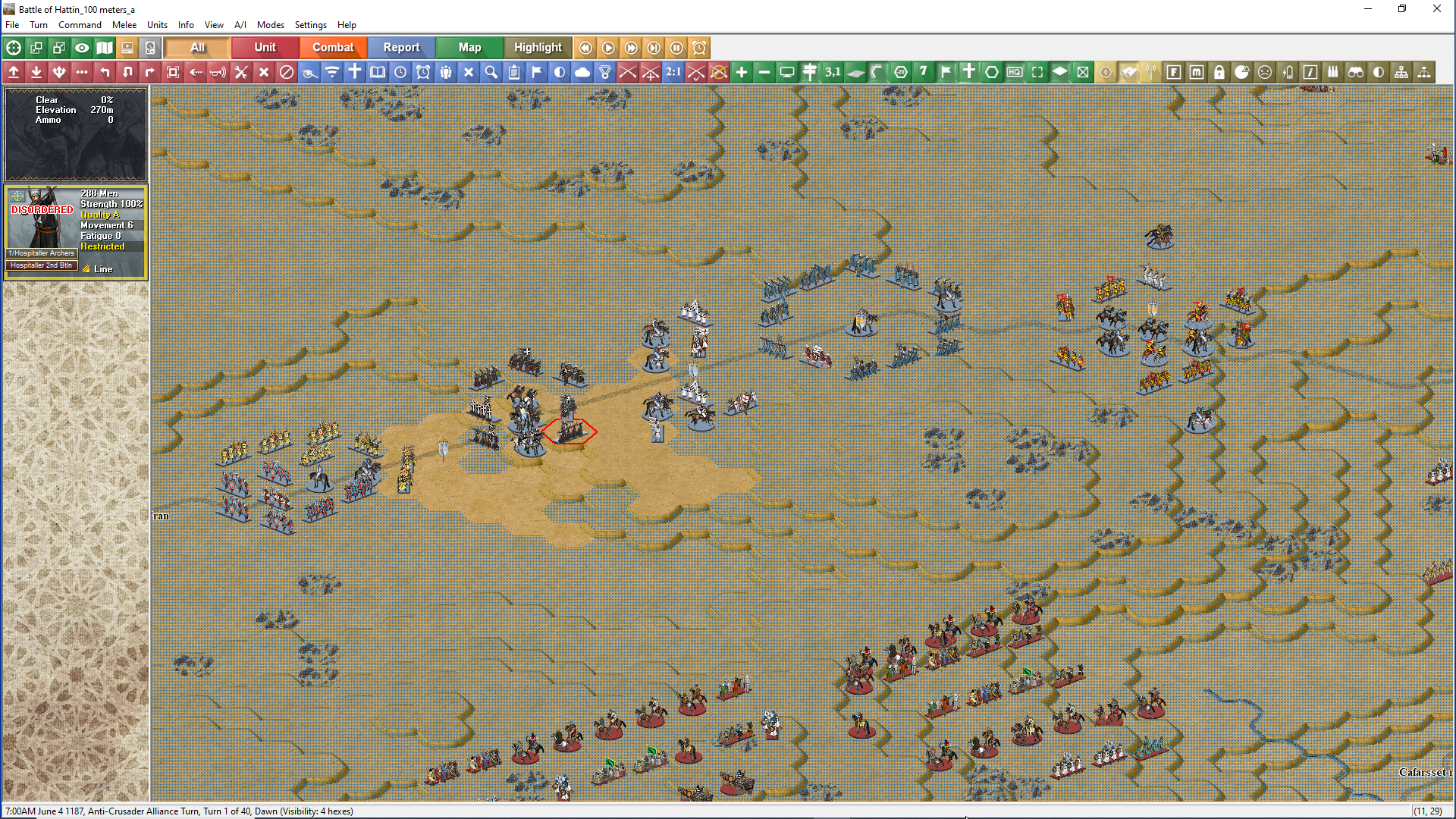Open the Command menu
1456x819 pixels.
(x=80, y=25)
